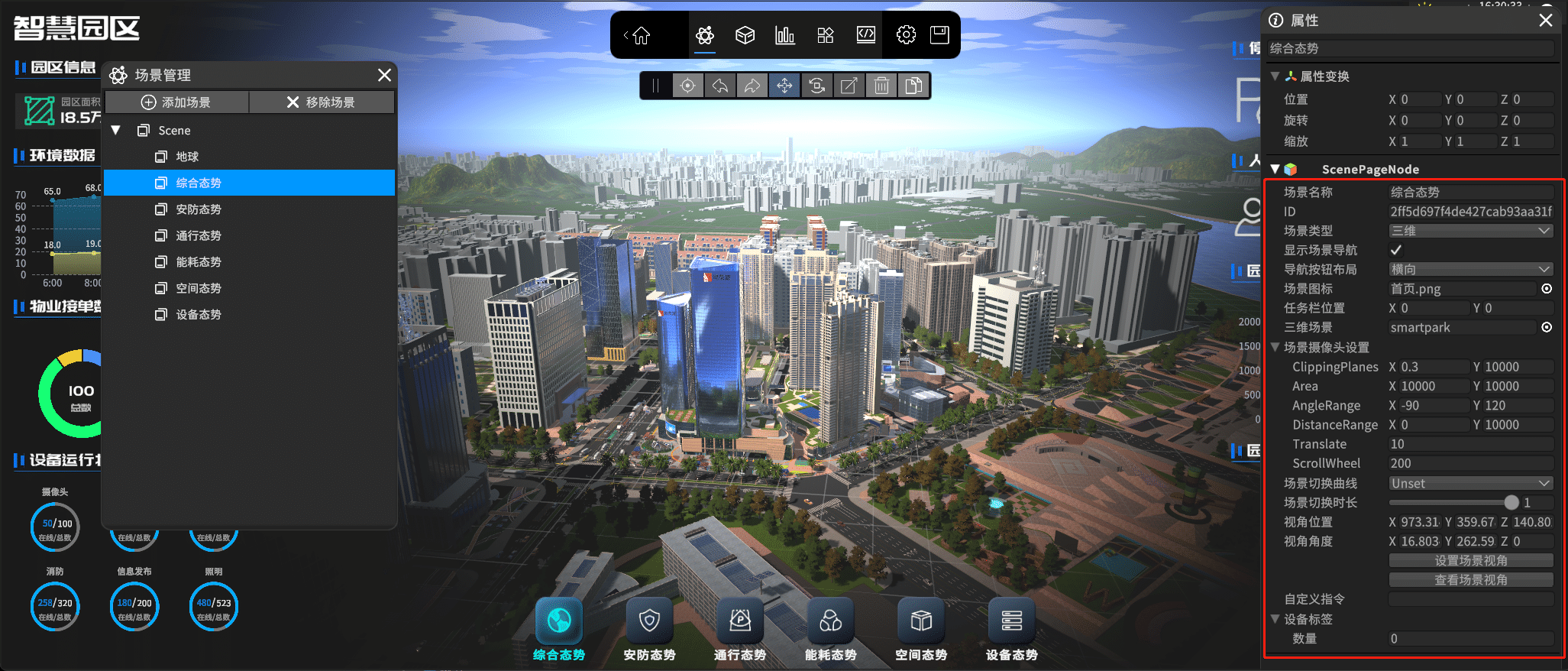1568x671 pixels.
Task: Go to the home icon in top toolbar
Action: (641, 35)
